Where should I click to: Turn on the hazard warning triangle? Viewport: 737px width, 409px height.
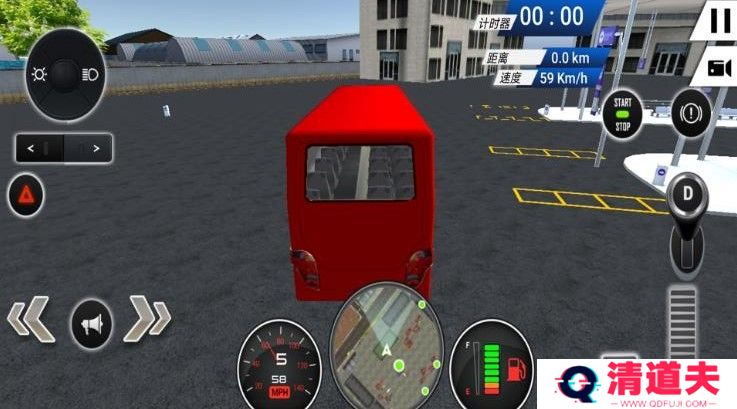click(x=26, y=195)
